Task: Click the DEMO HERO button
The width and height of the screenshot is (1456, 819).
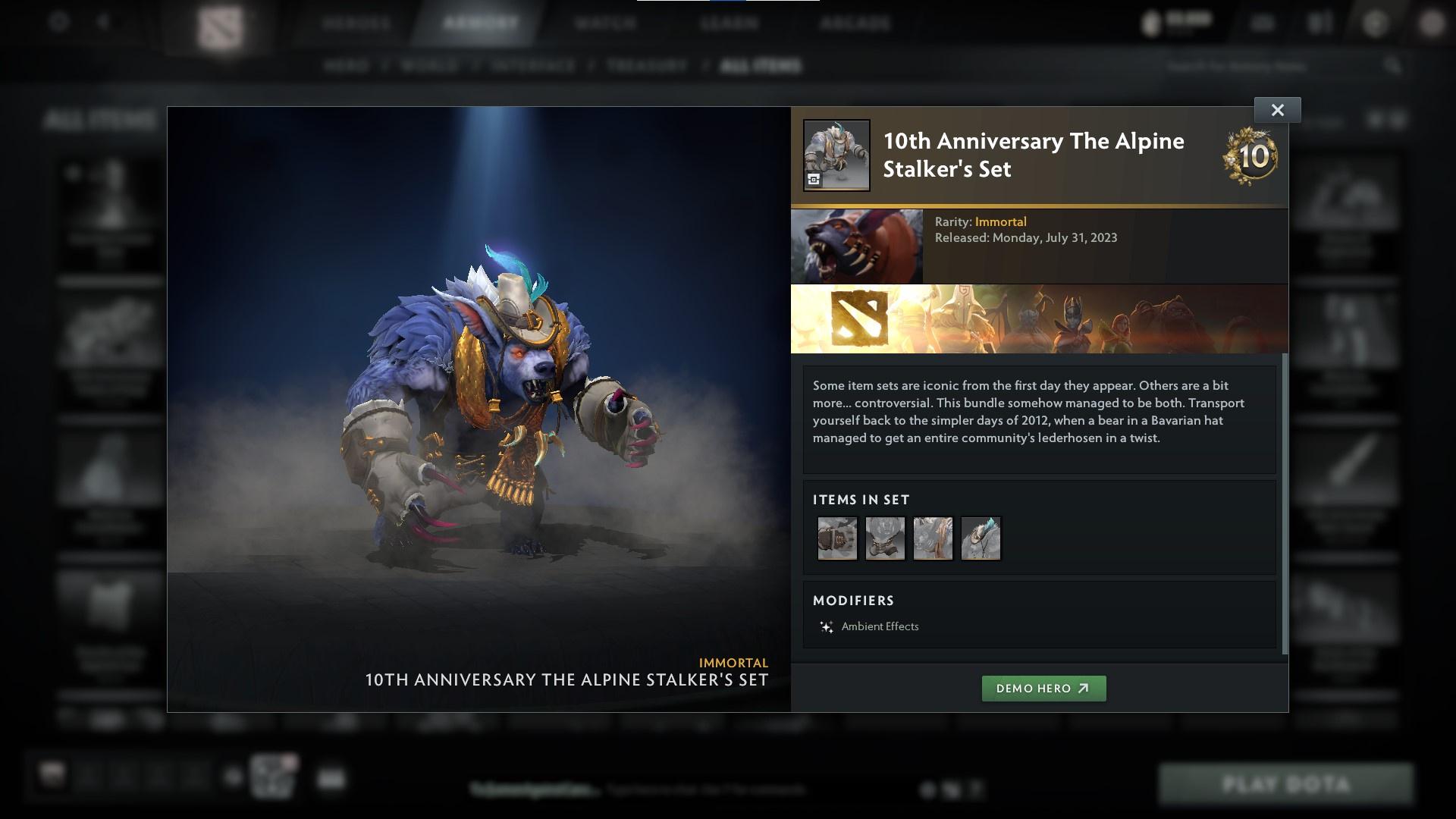Action: 1044,689
